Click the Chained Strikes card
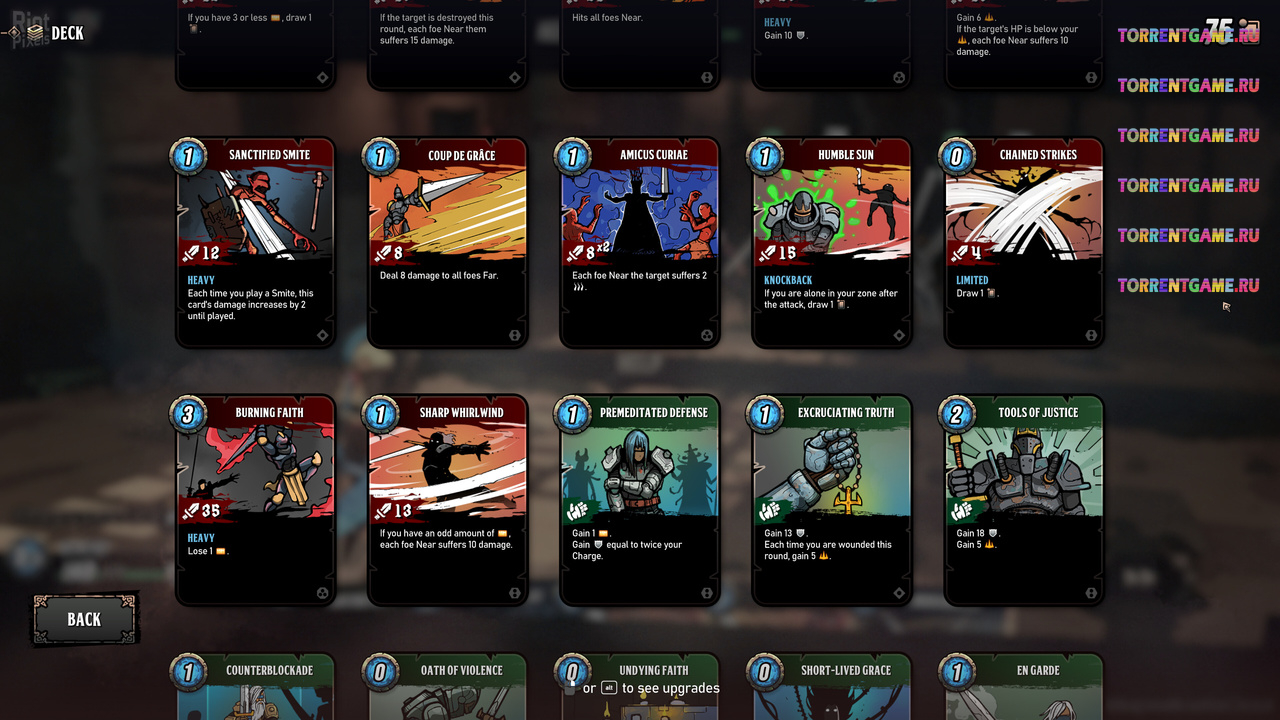 (x=1024, y=243)
